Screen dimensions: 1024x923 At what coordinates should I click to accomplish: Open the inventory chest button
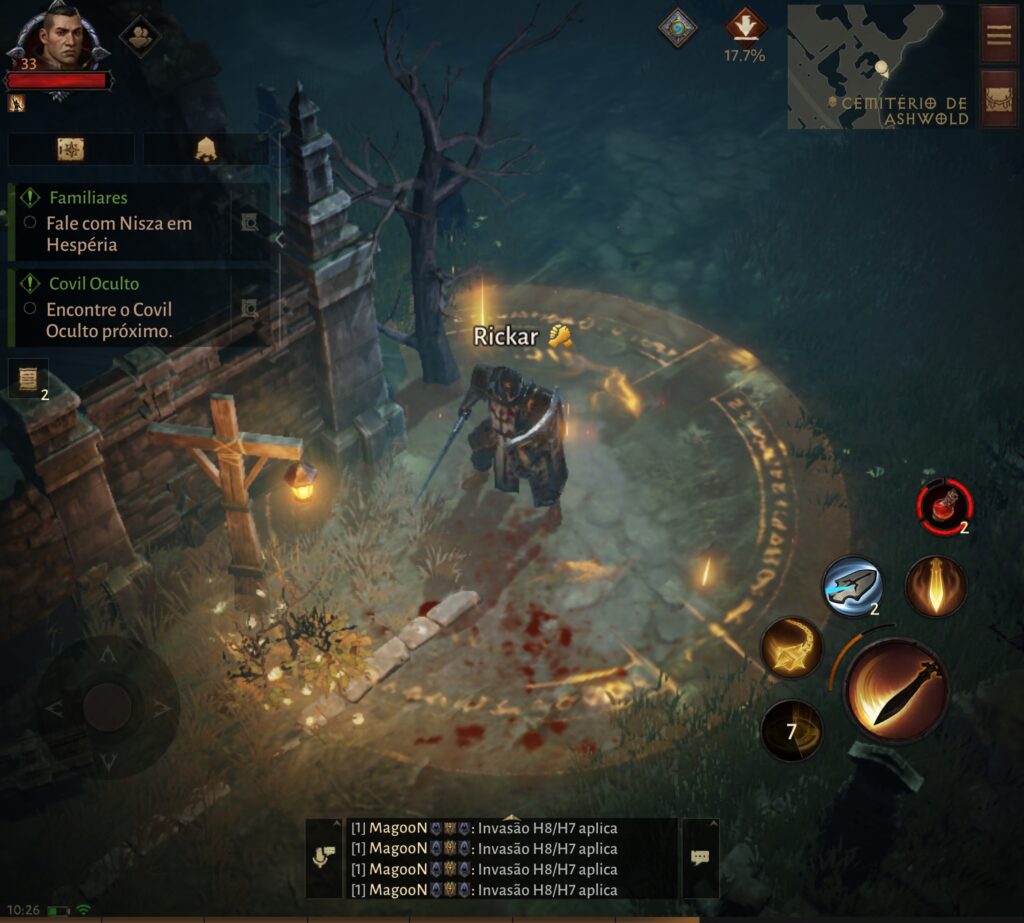click(999, 98)
